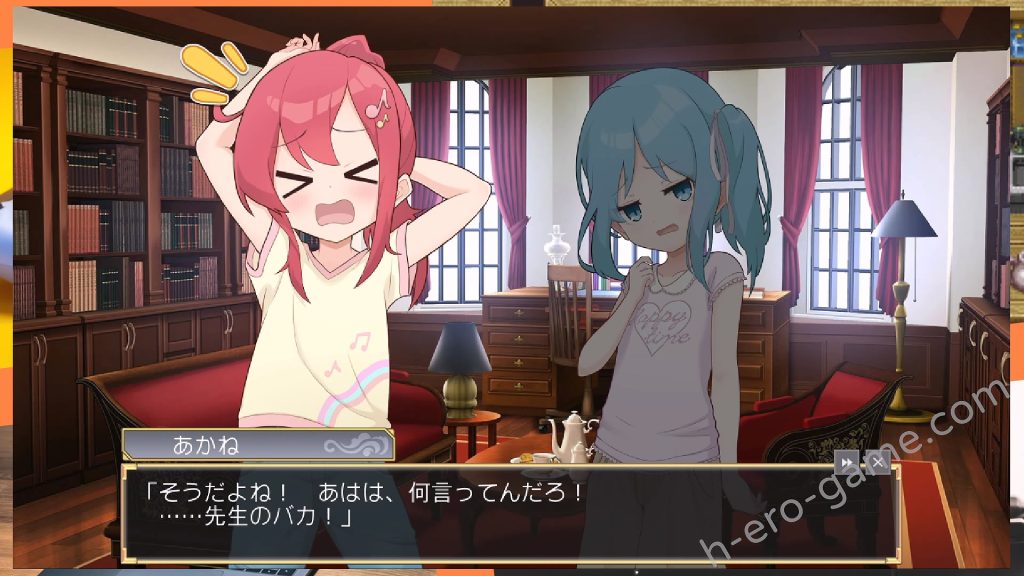Image resolution: width=1024 pixels, height=576 pixels.
Task: Skip dialogue with the fast-forward button
Action: click(846, 462)
